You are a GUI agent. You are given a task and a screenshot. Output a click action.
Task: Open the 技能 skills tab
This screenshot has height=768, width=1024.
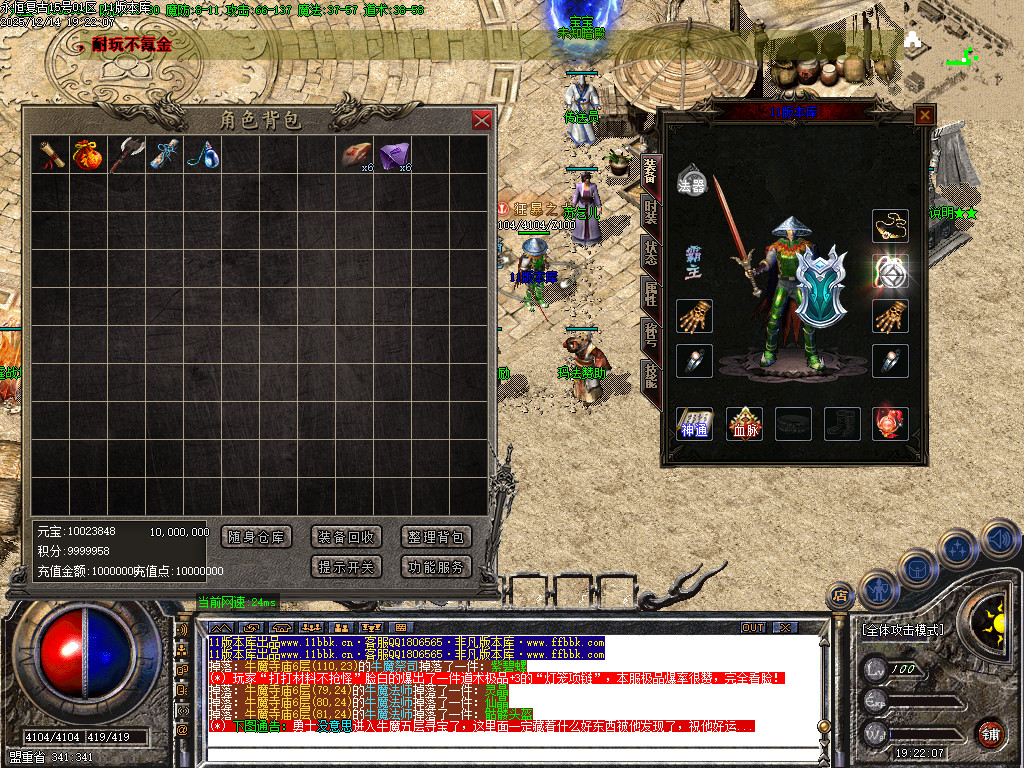tap(650, 377)
